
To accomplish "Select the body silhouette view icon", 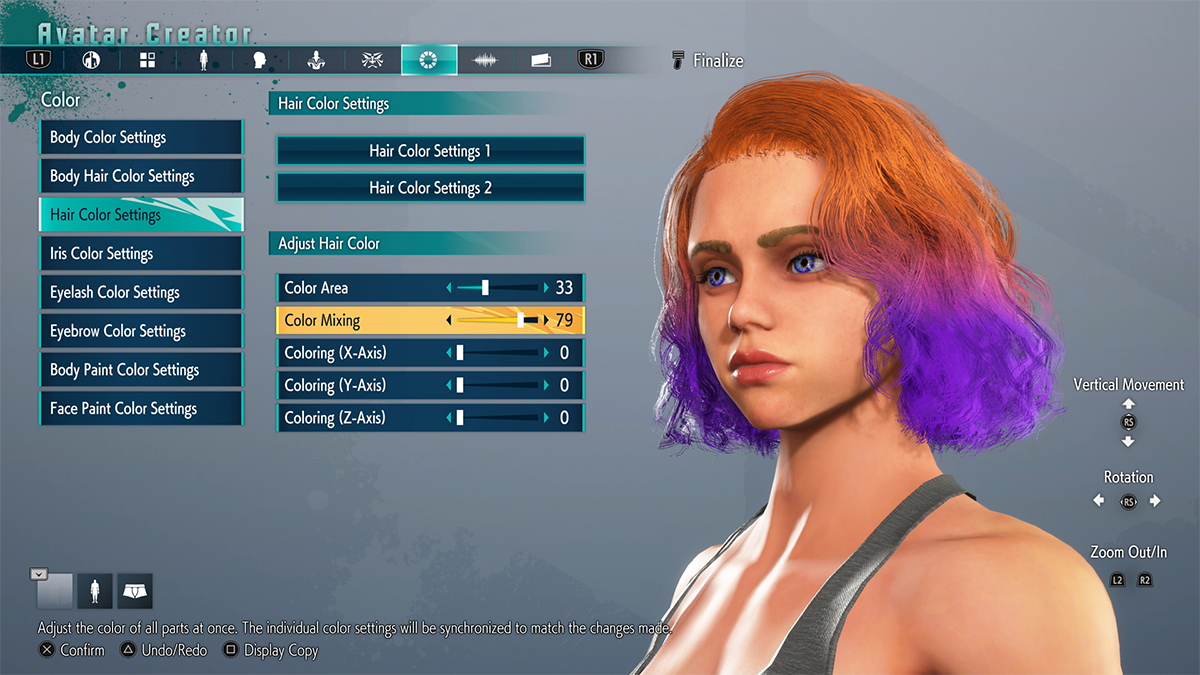I will point(96,591).
